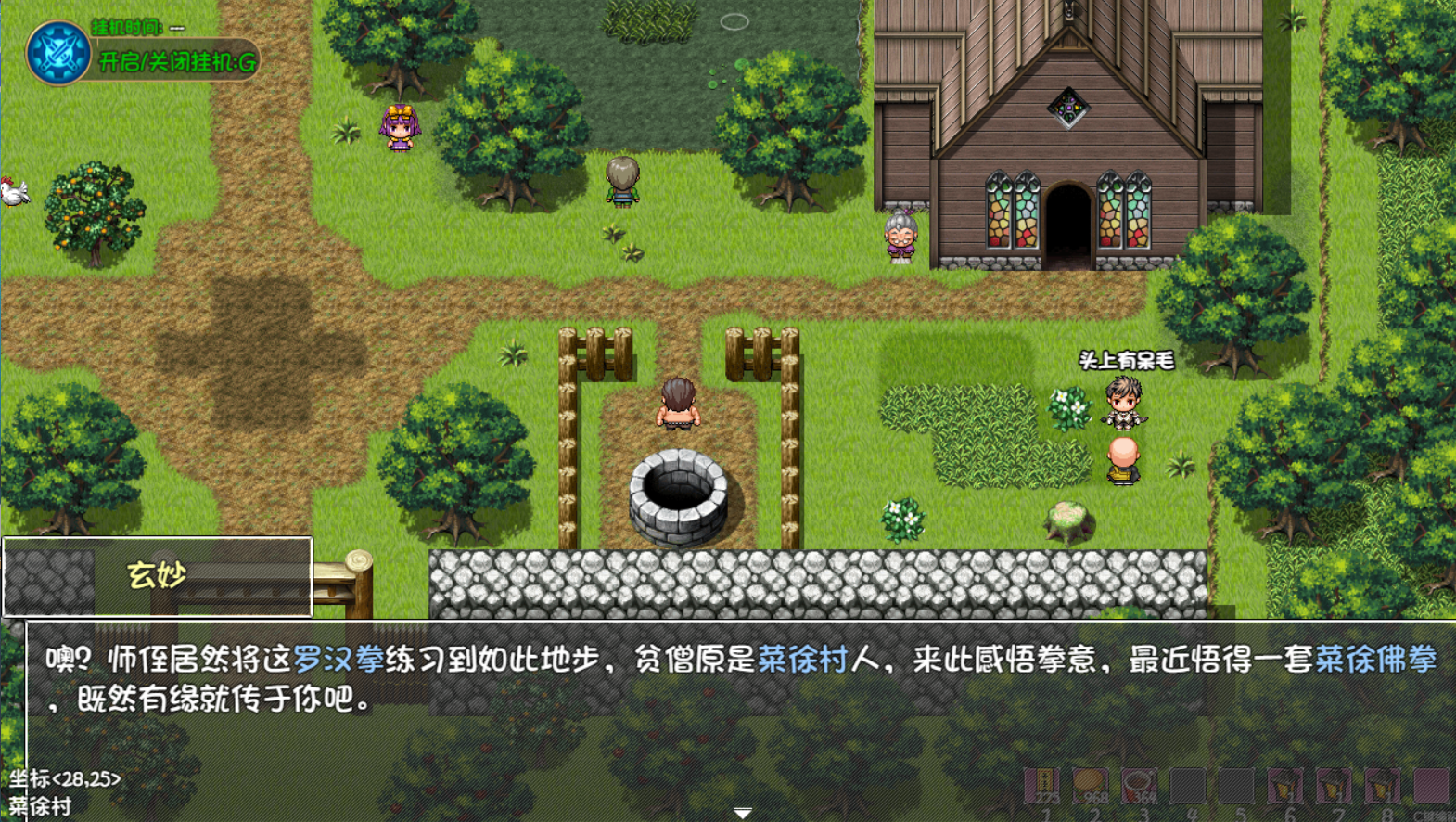Use the tea drink item in hotbar slot 3
1456x822 pixels.
(x=1138, y=785)
